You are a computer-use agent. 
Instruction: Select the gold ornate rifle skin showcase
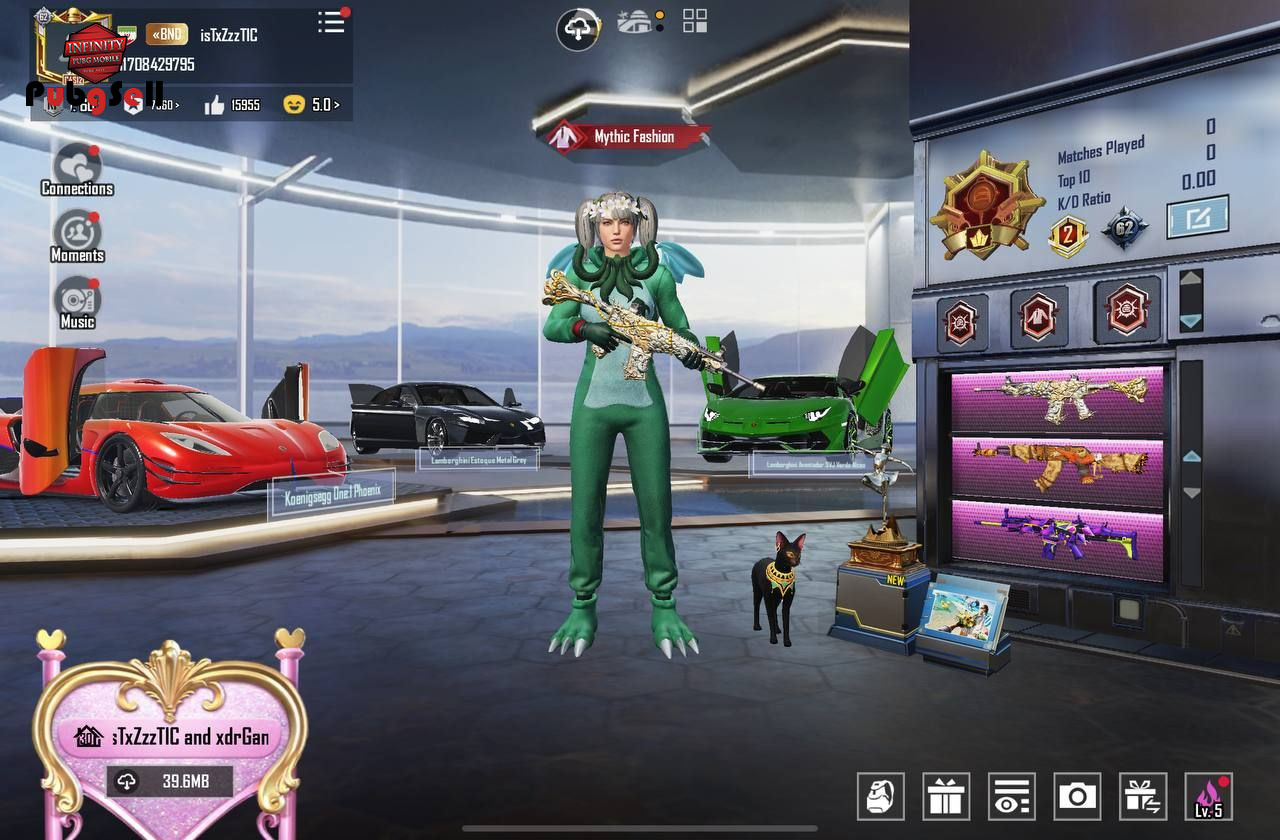(x=1057, y=397)
